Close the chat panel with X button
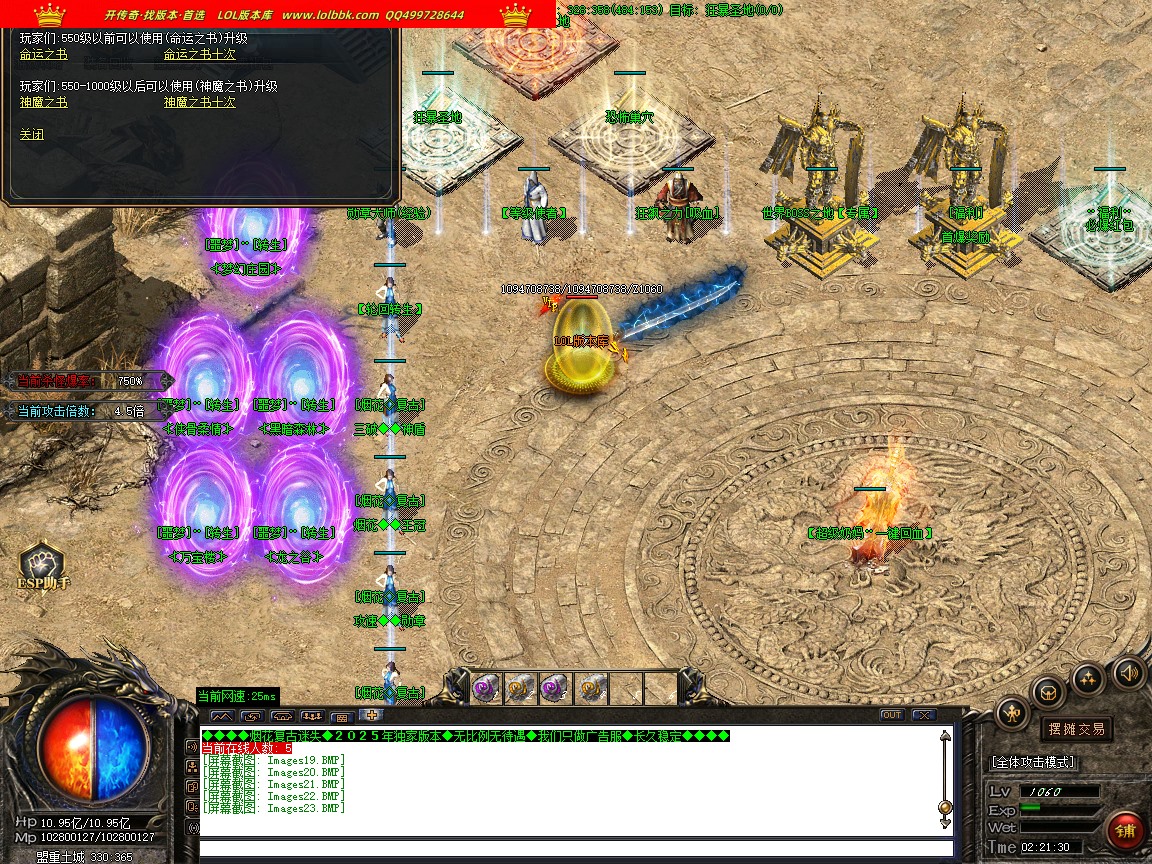The height and width of the screenshot is (864, 1152). [924, 715]
